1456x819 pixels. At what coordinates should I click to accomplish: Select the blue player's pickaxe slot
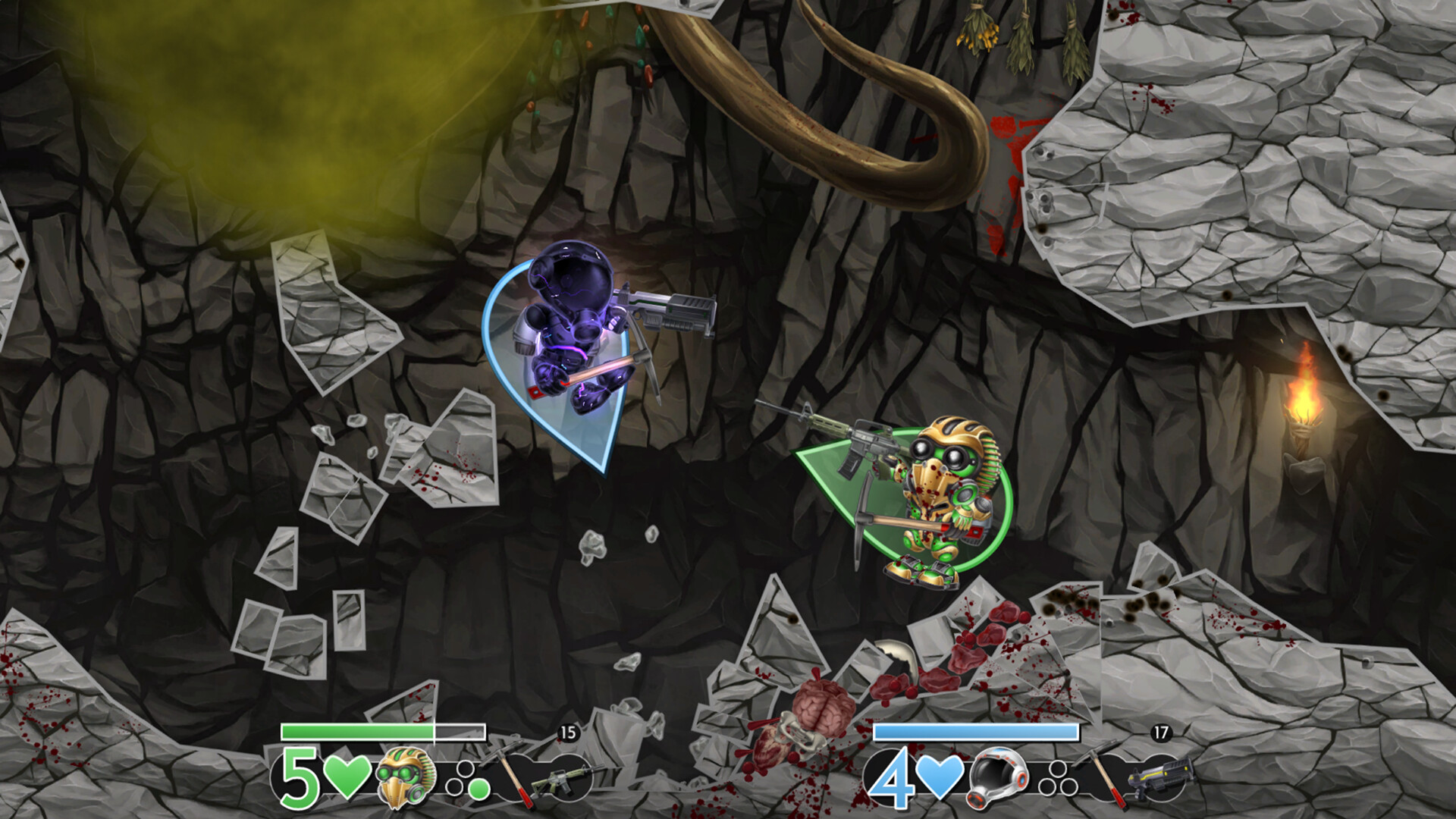coord(1101,773)
